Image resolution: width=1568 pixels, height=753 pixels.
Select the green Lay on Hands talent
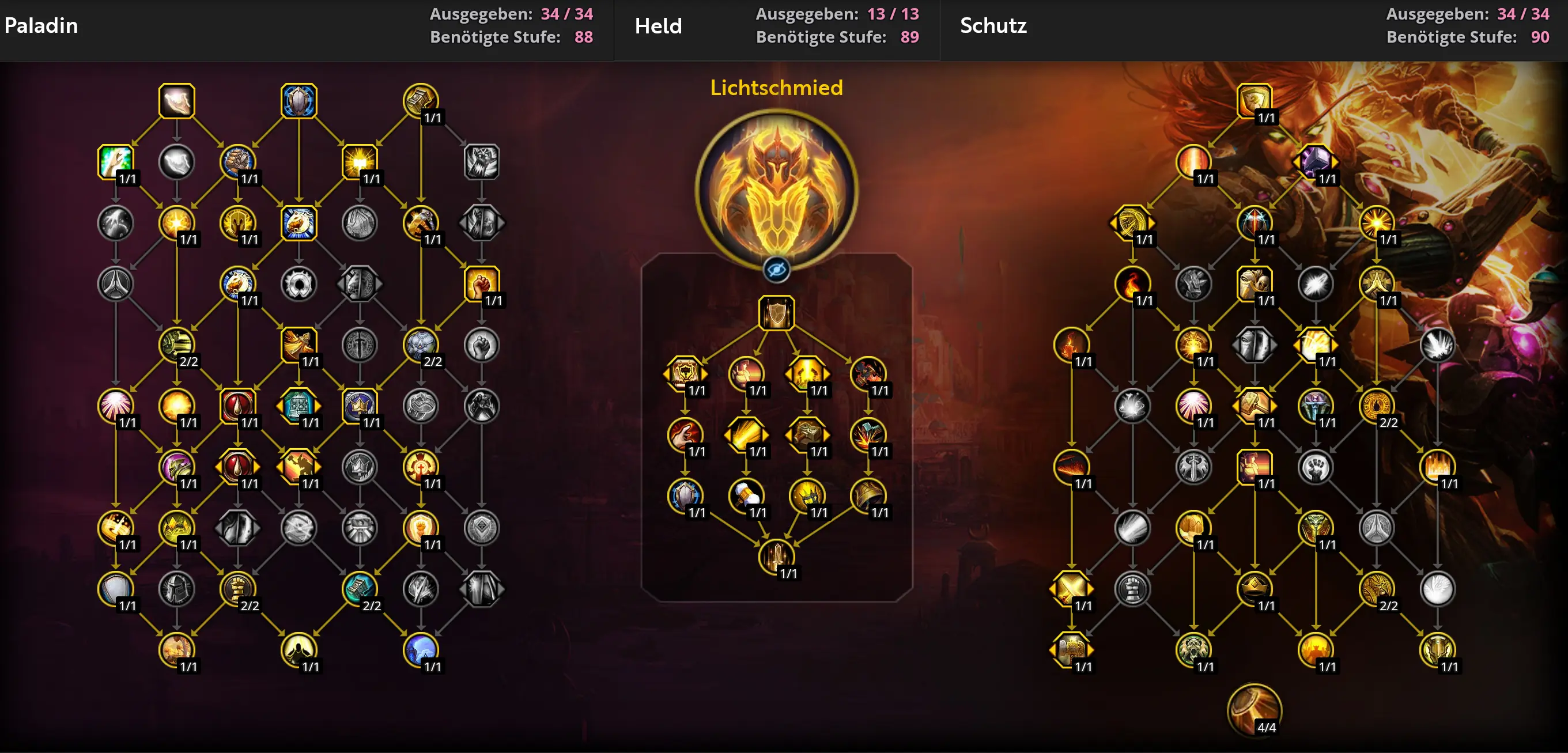[116, 161]
